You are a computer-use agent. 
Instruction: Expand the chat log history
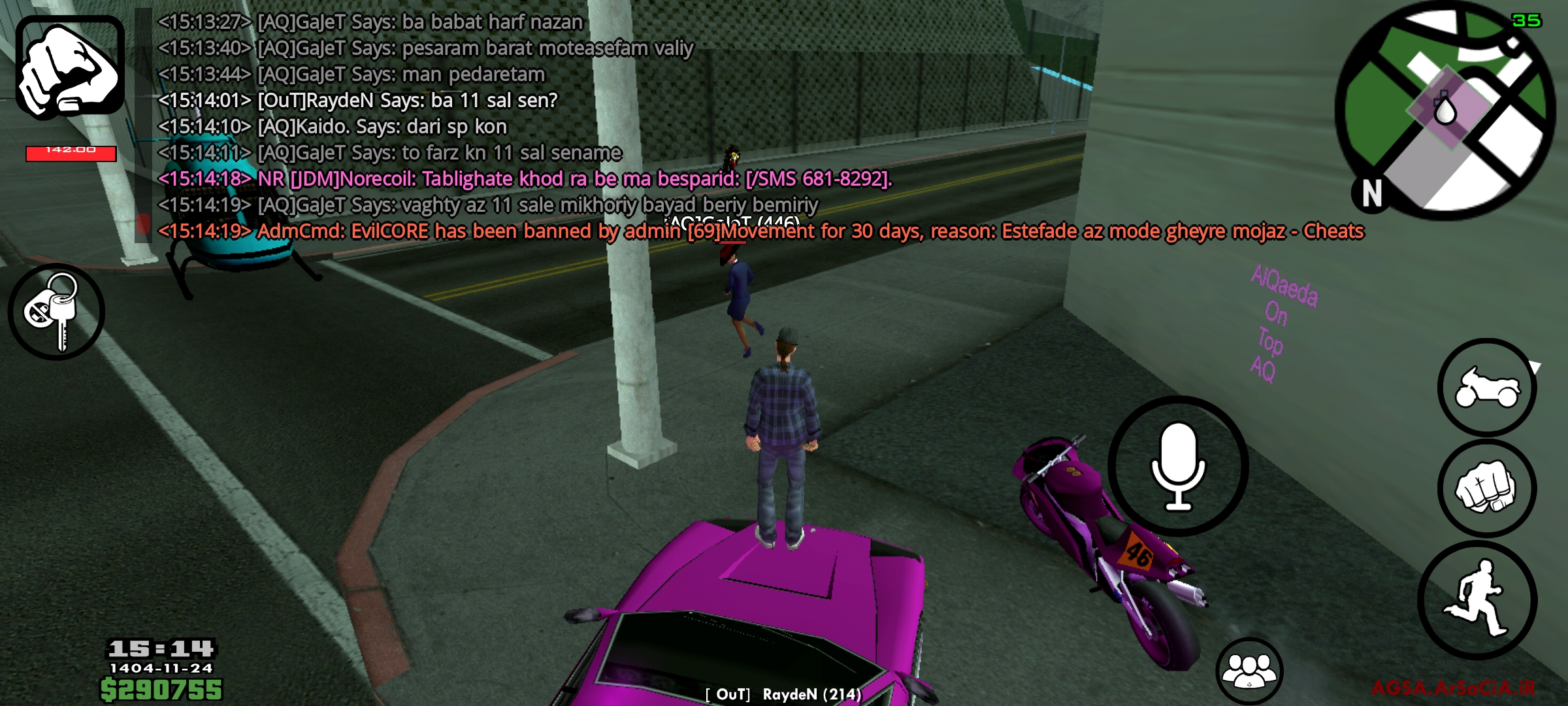457,124
